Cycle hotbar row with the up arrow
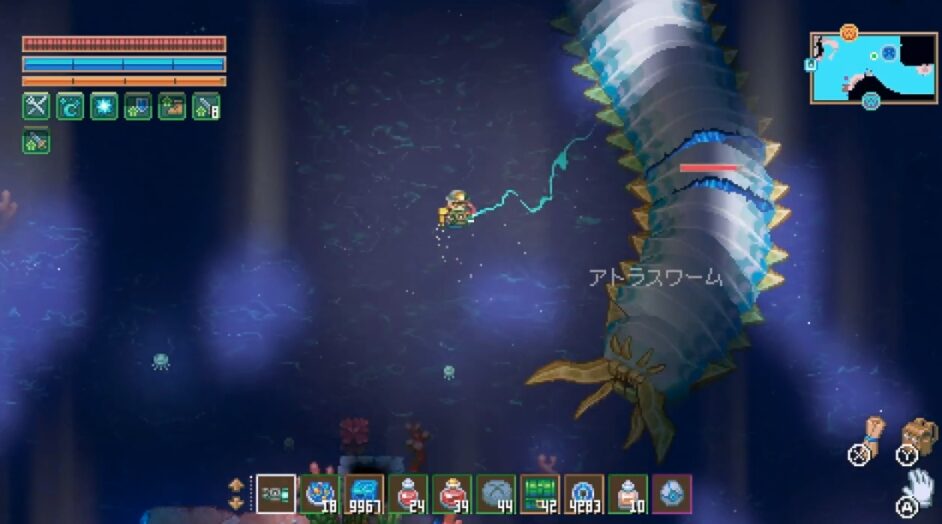This screenshot has width=942, height=524. (236, 484)
